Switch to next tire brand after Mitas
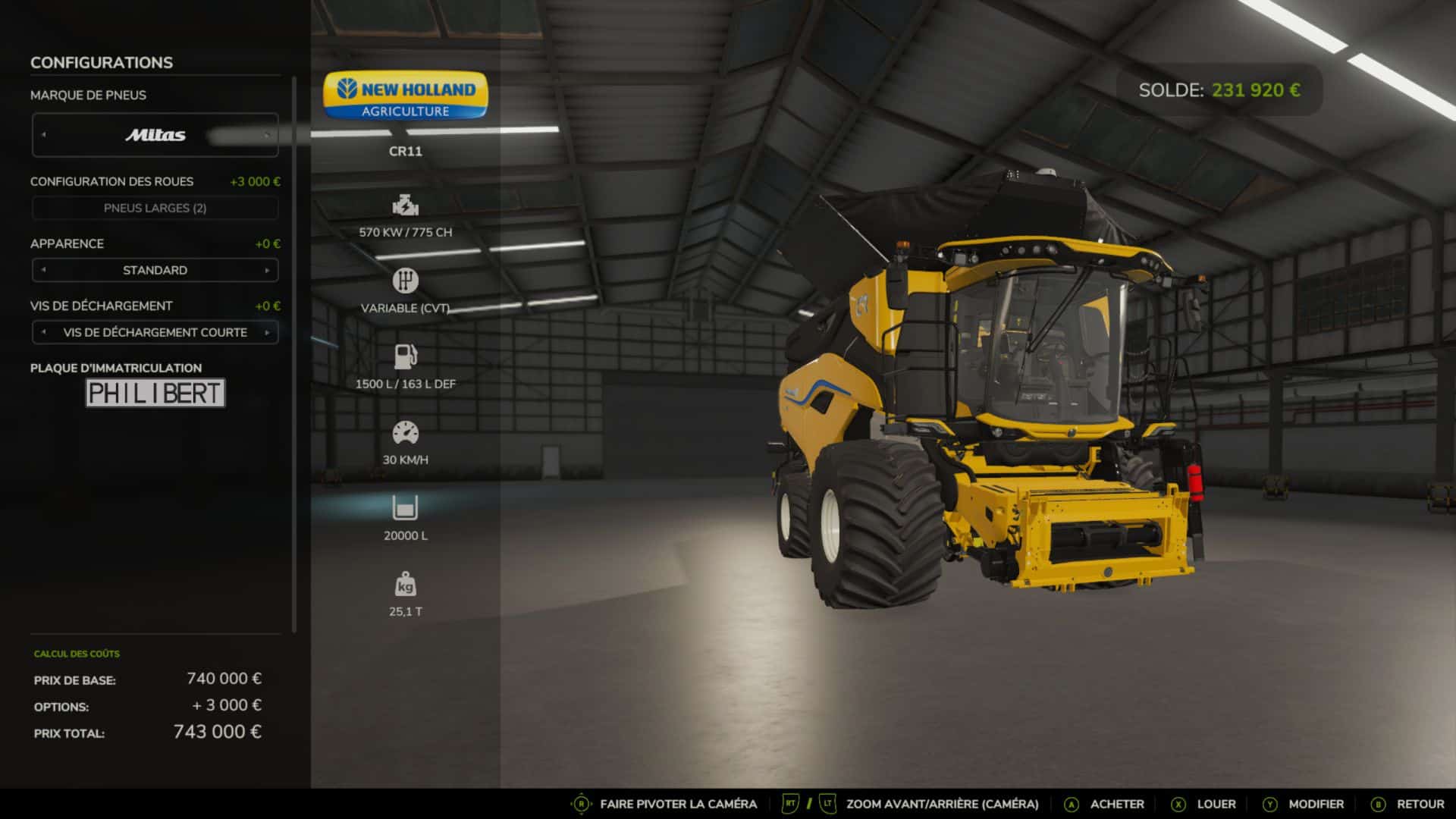 (x=267, y=135)
